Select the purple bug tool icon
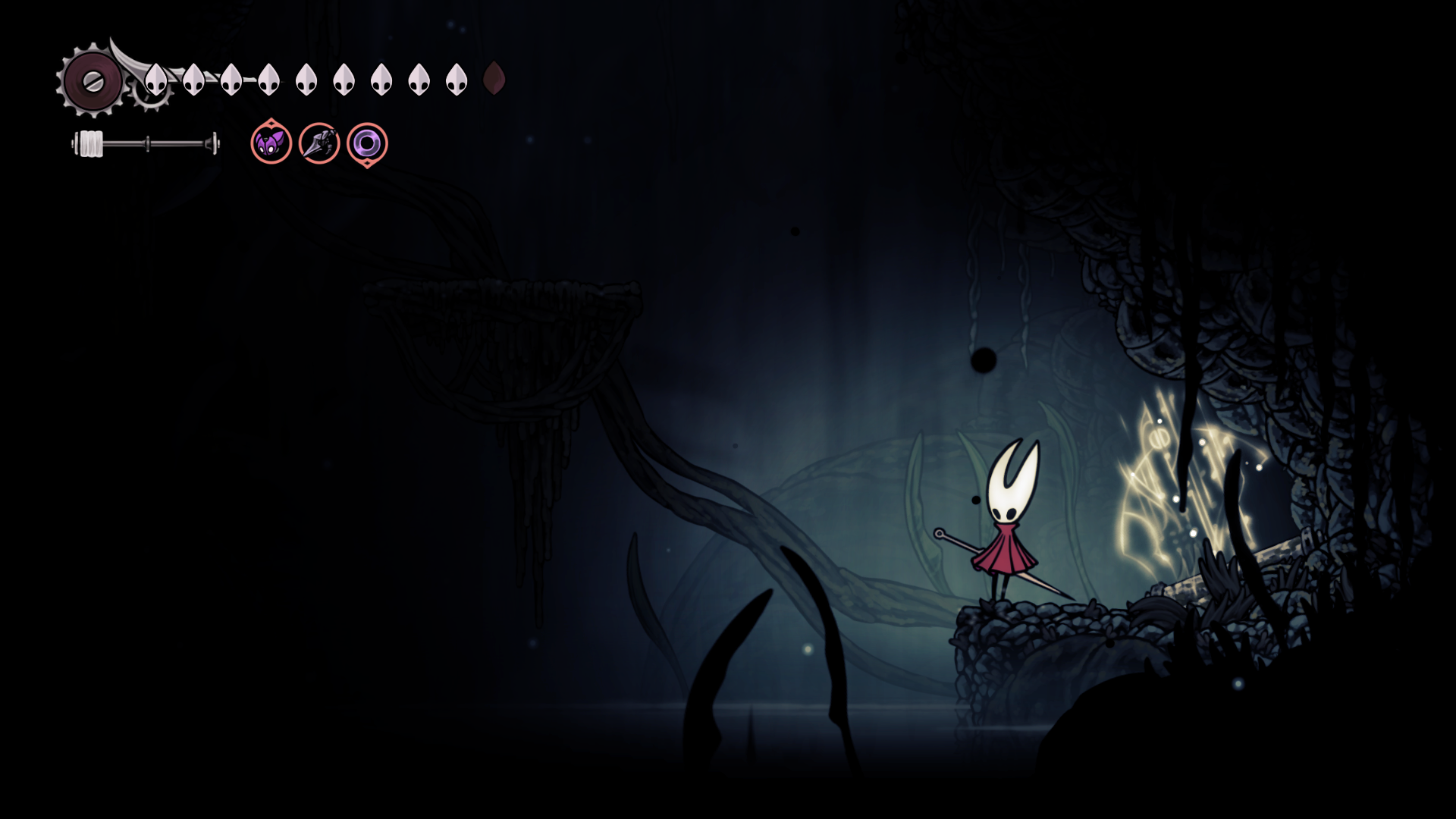1456x819 pixels. 271,143
